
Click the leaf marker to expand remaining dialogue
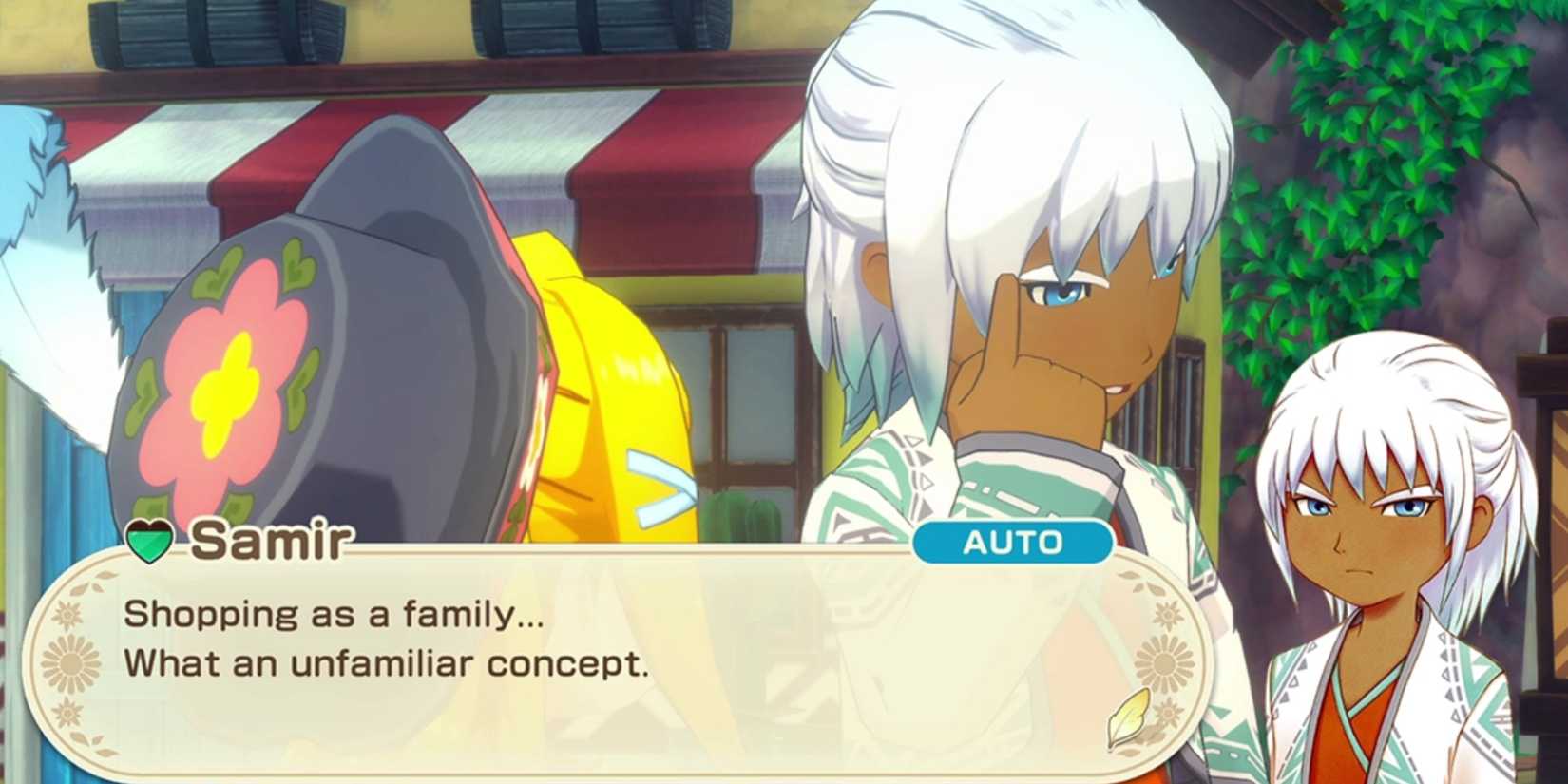(x=1129, y=717)
